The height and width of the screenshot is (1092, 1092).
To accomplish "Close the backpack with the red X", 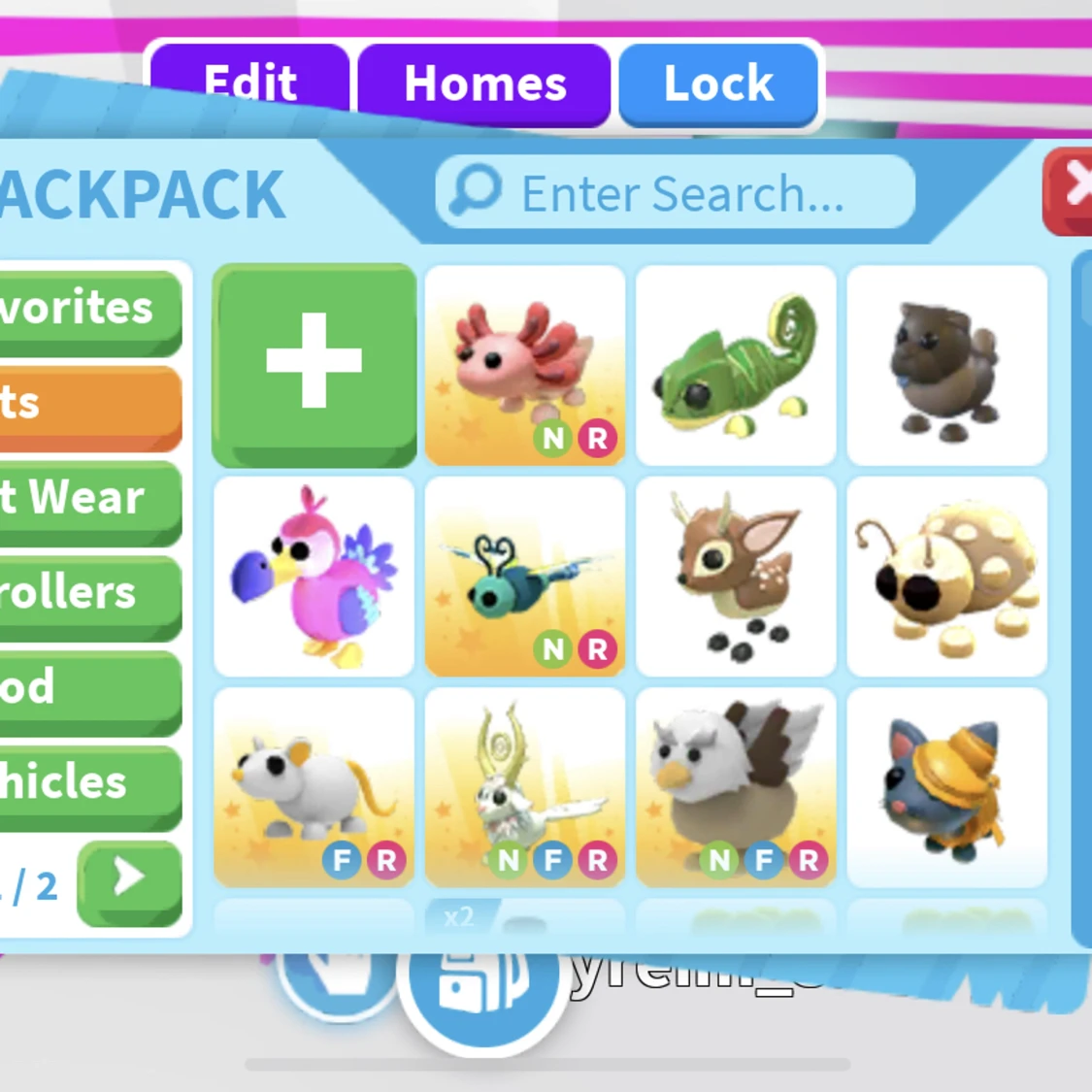I will coord(1072,188).
